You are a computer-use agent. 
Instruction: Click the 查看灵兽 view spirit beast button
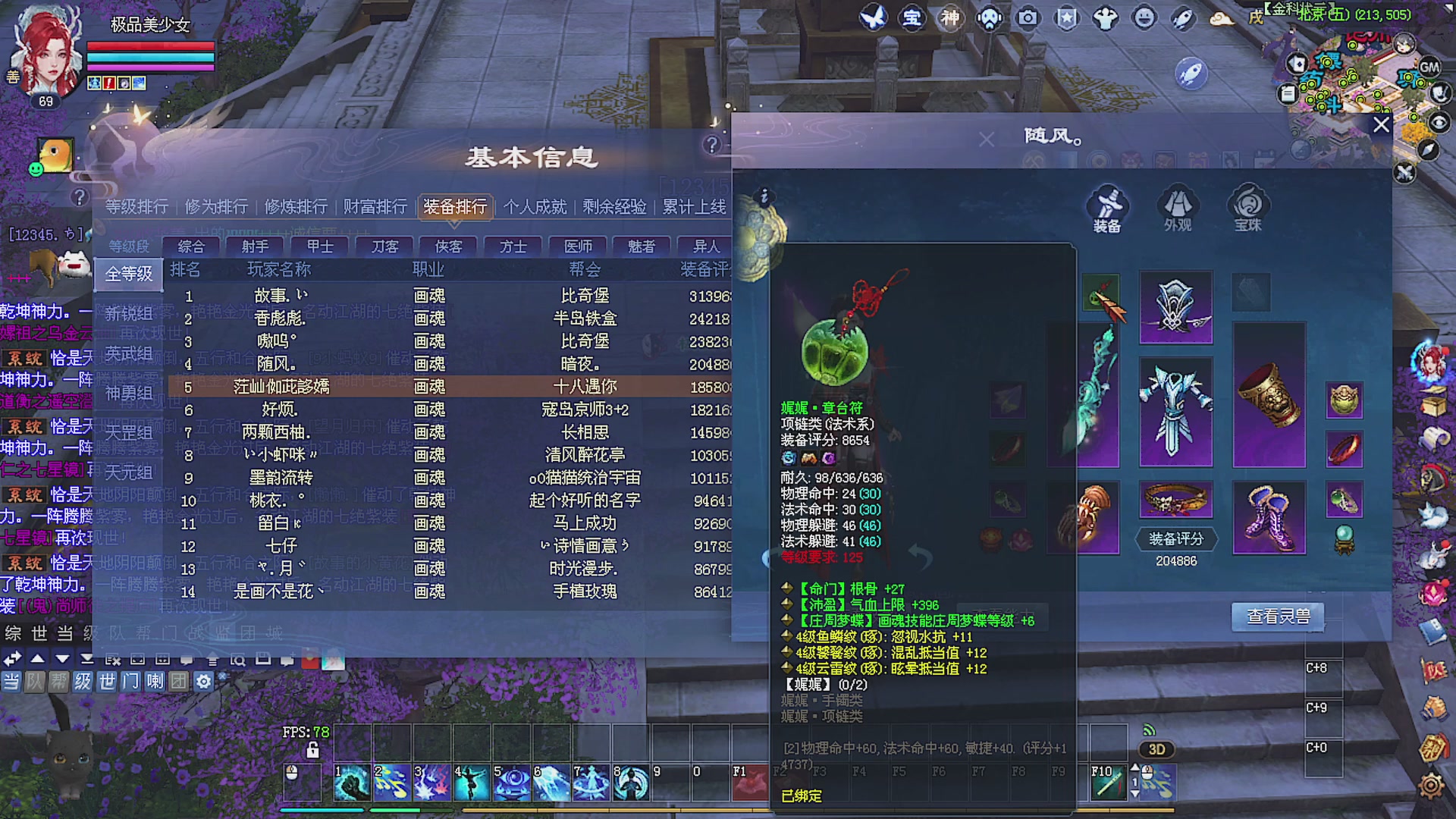1277,617
